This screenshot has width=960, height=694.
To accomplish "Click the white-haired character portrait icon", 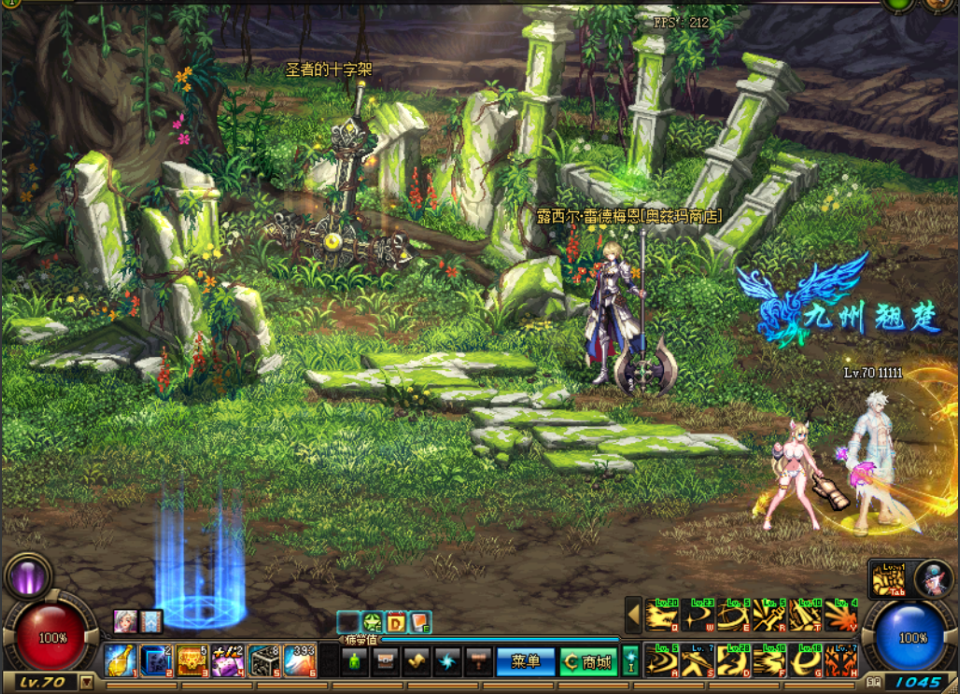I will tap(932, 578).
